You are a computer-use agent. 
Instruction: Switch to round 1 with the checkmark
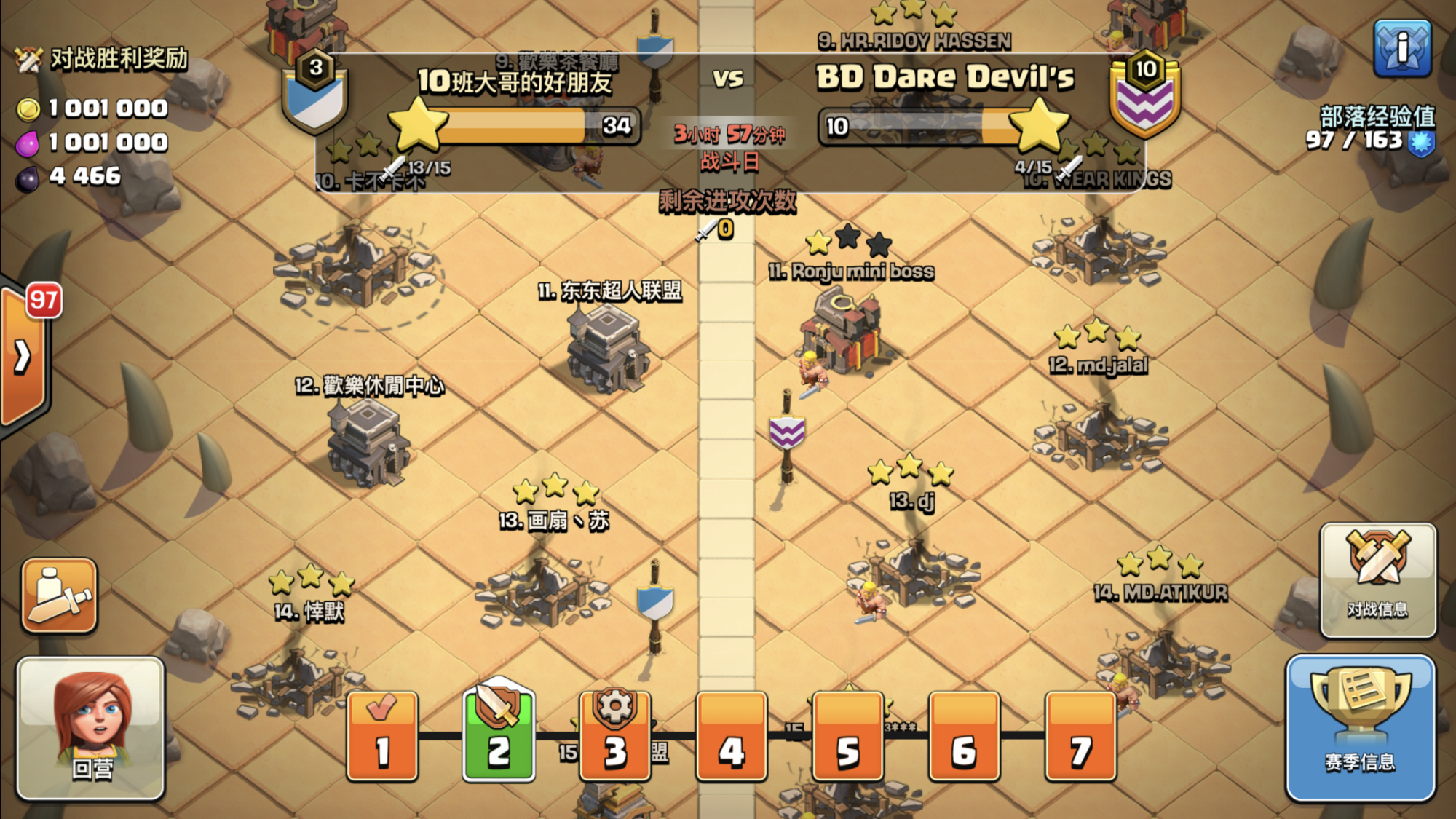pyautogui.click(x=382, y=735)
